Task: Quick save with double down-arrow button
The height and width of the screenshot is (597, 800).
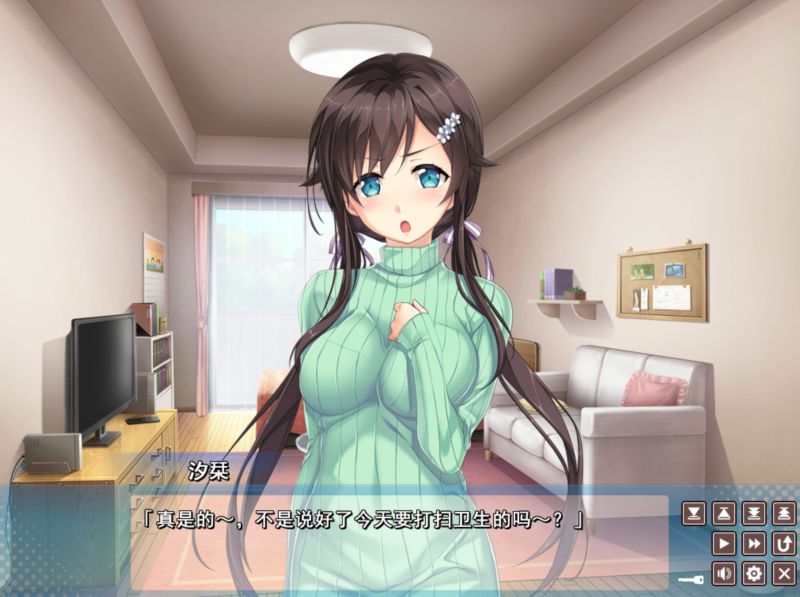Action: coord(755,514)
